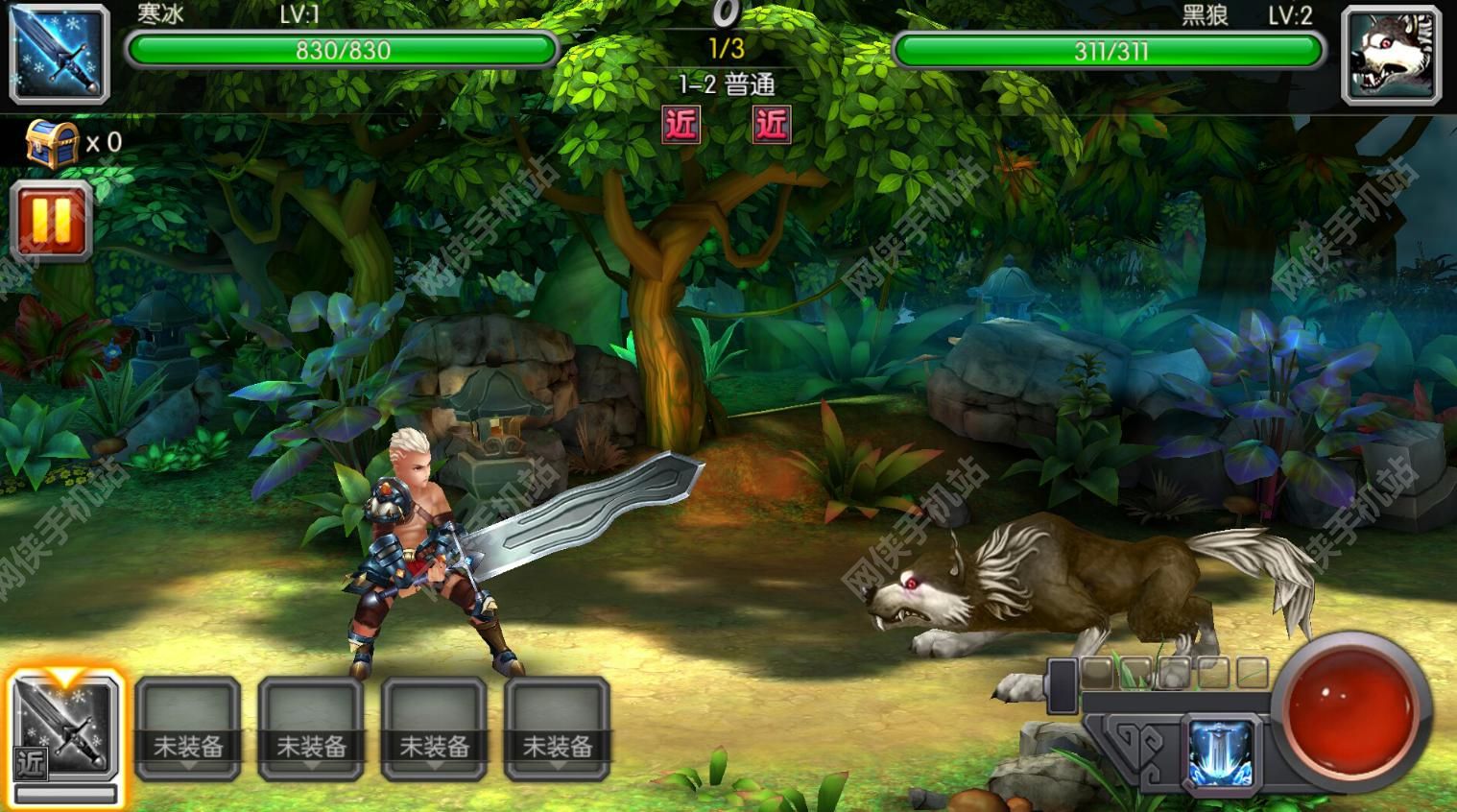Image resolution: width=1457 pixels, height=812 pixels.
Task: Activate the blue ice pillar skill
Action: click(1221, 753)
